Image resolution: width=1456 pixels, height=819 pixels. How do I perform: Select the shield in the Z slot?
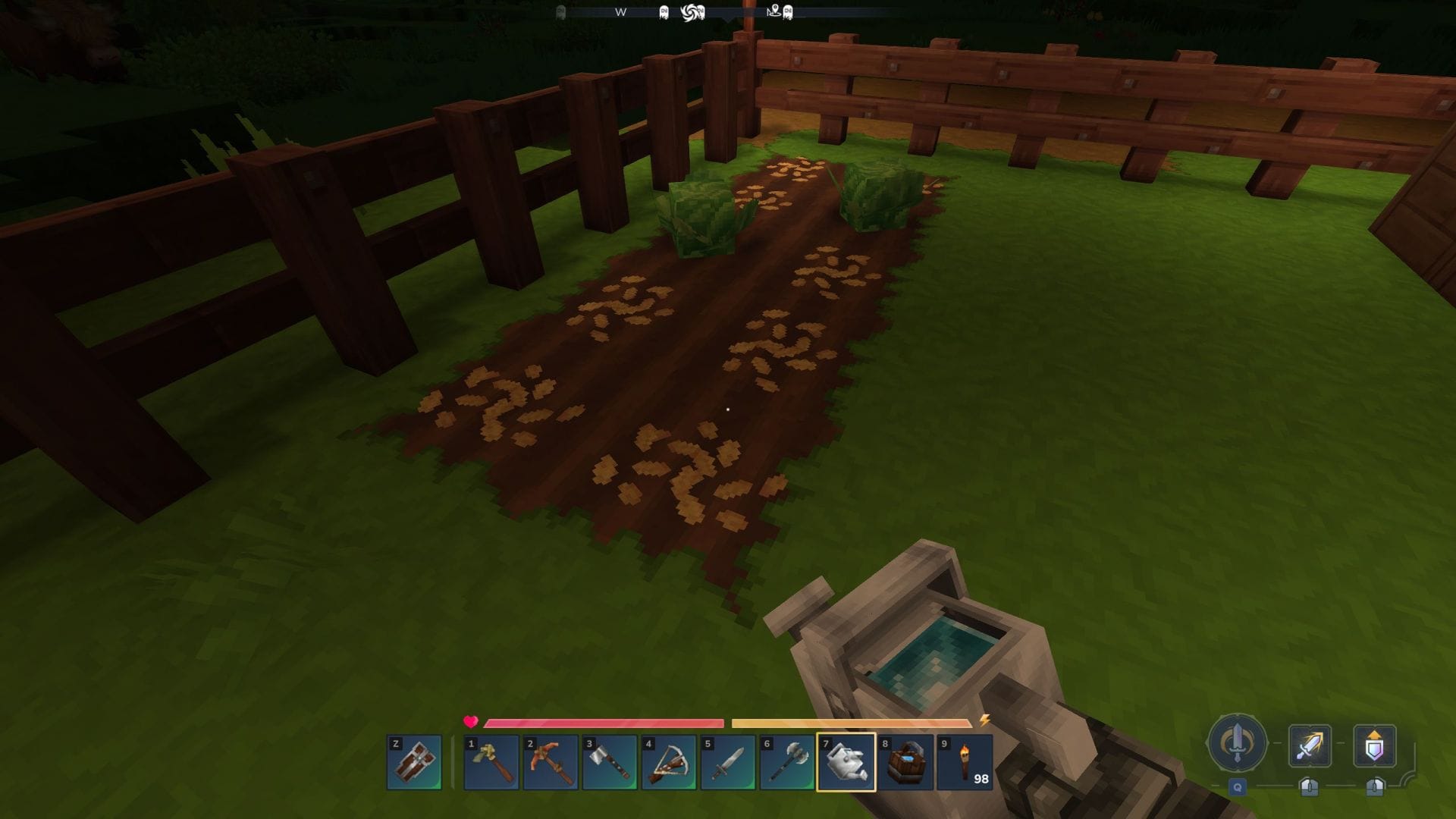(x=414, y=762)
